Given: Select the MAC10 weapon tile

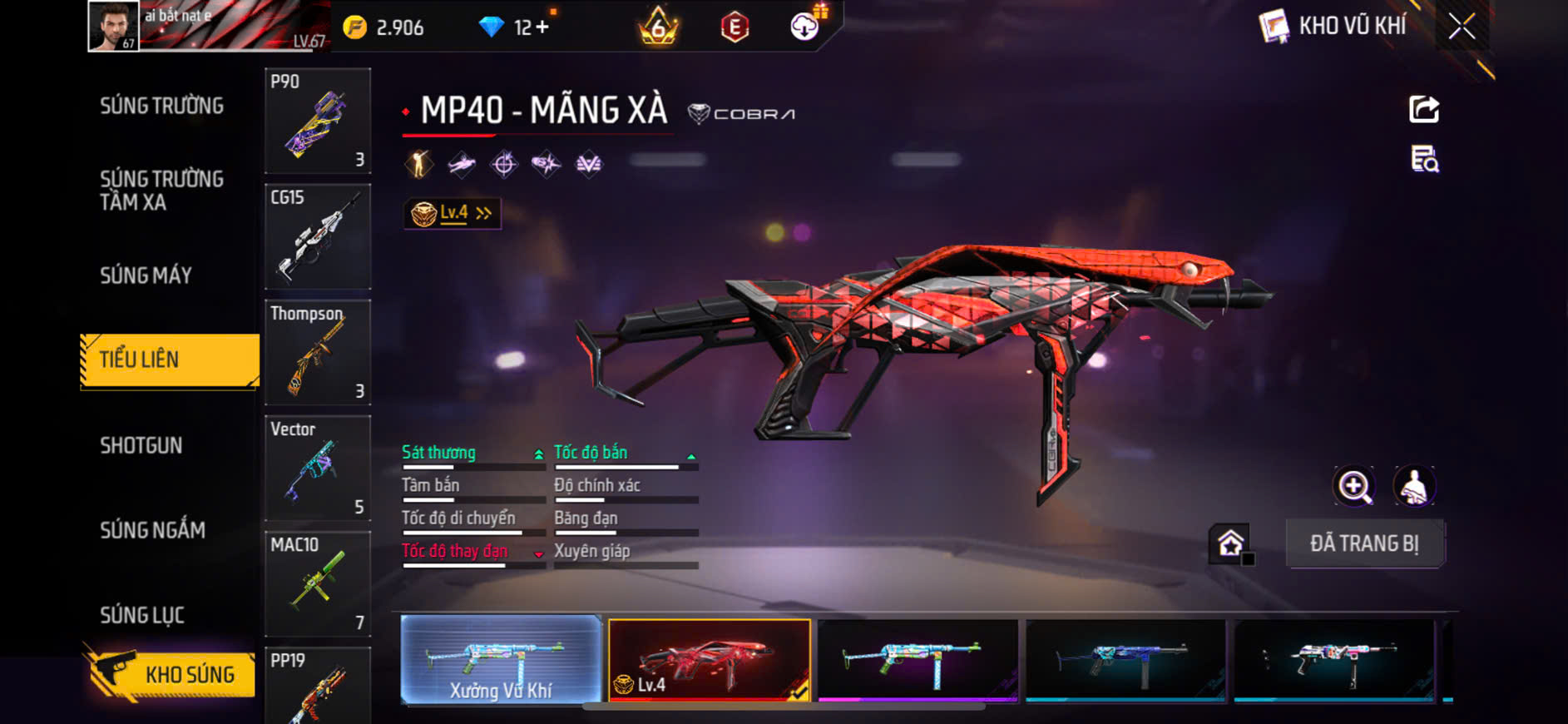Looking at the screenshot, I should 317,583.
